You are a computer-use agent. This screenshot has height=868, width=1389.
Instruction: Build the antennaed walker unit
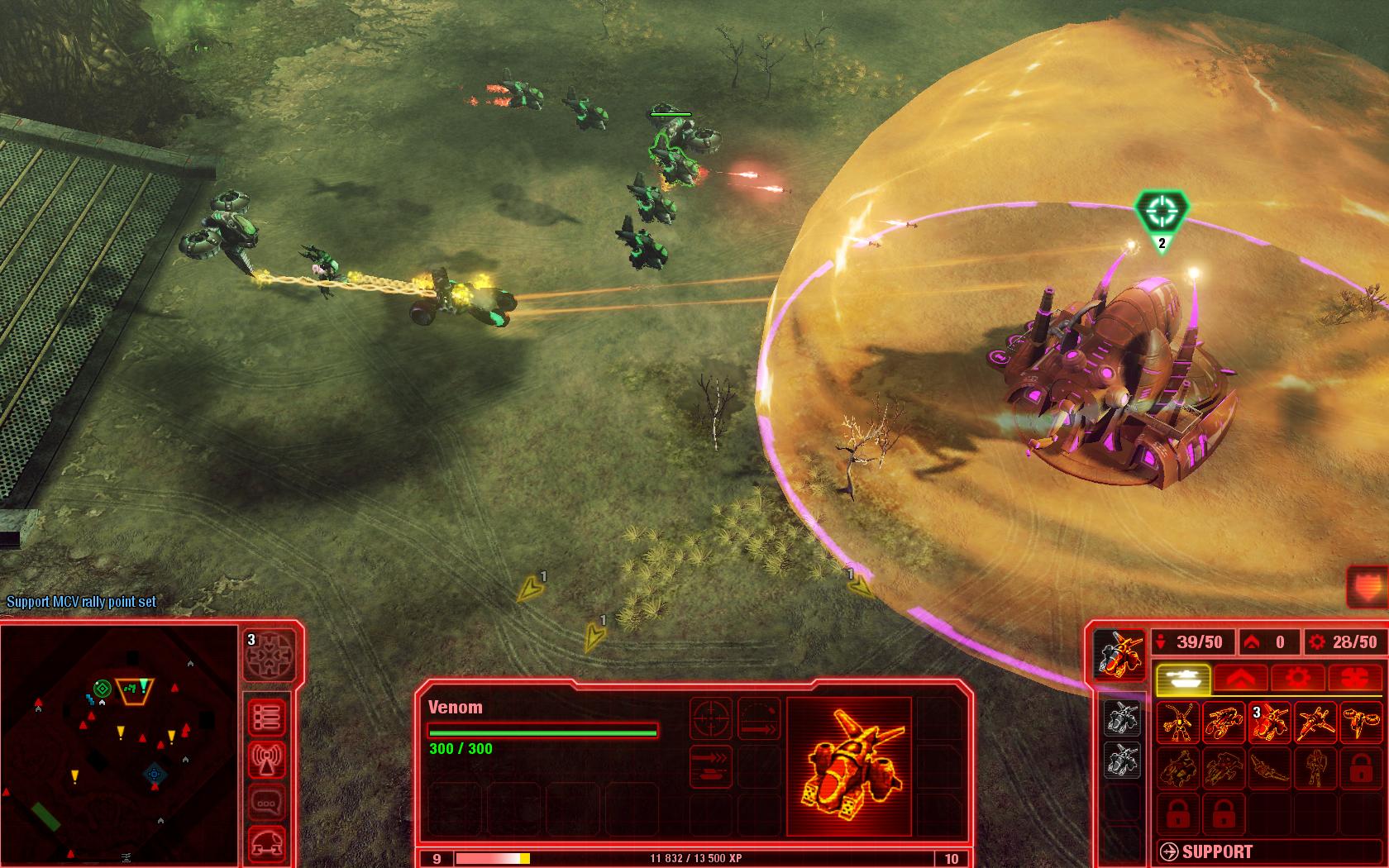(x=1177, y=723)
